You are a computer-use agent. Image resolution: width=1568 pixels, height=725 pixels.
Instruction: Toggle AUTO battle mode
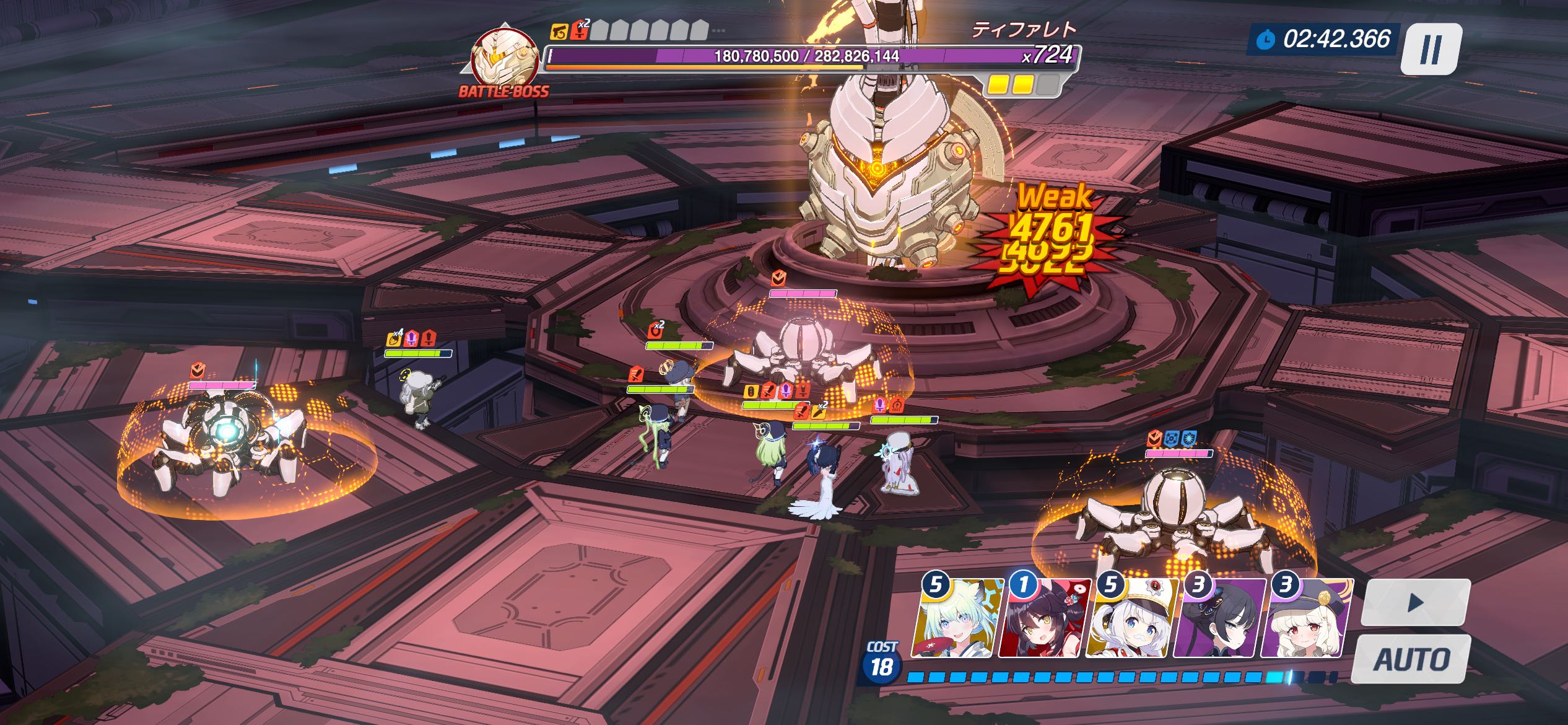1411,659
